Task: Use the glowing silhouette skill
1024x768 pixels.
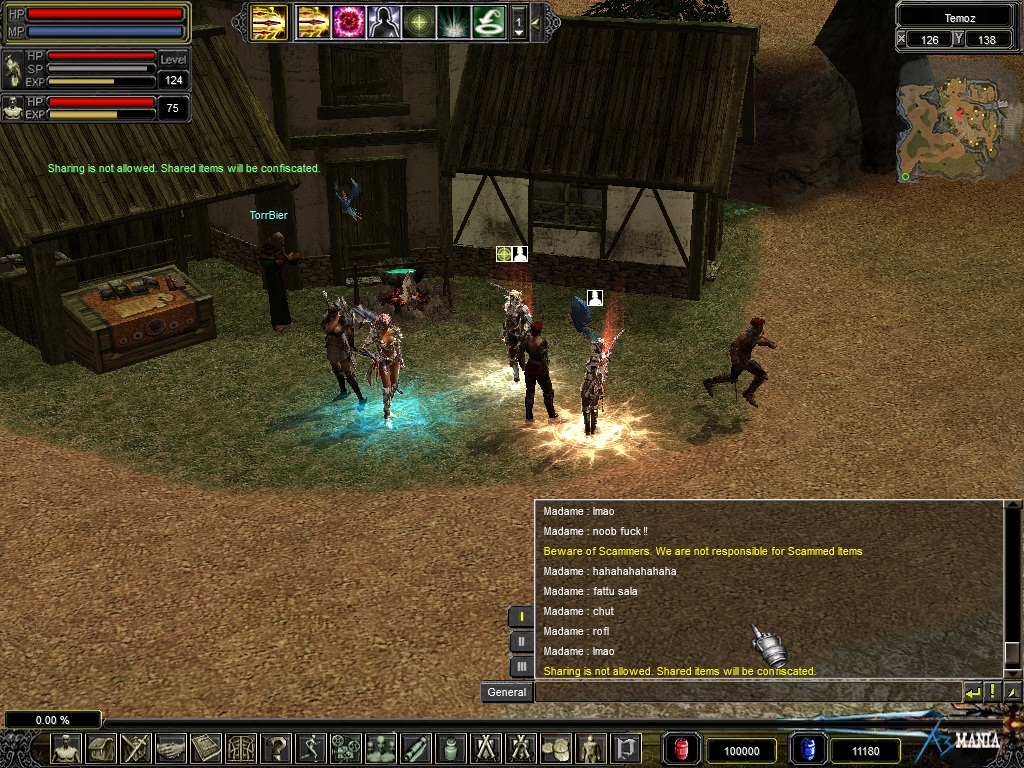Action: point(384,21)
